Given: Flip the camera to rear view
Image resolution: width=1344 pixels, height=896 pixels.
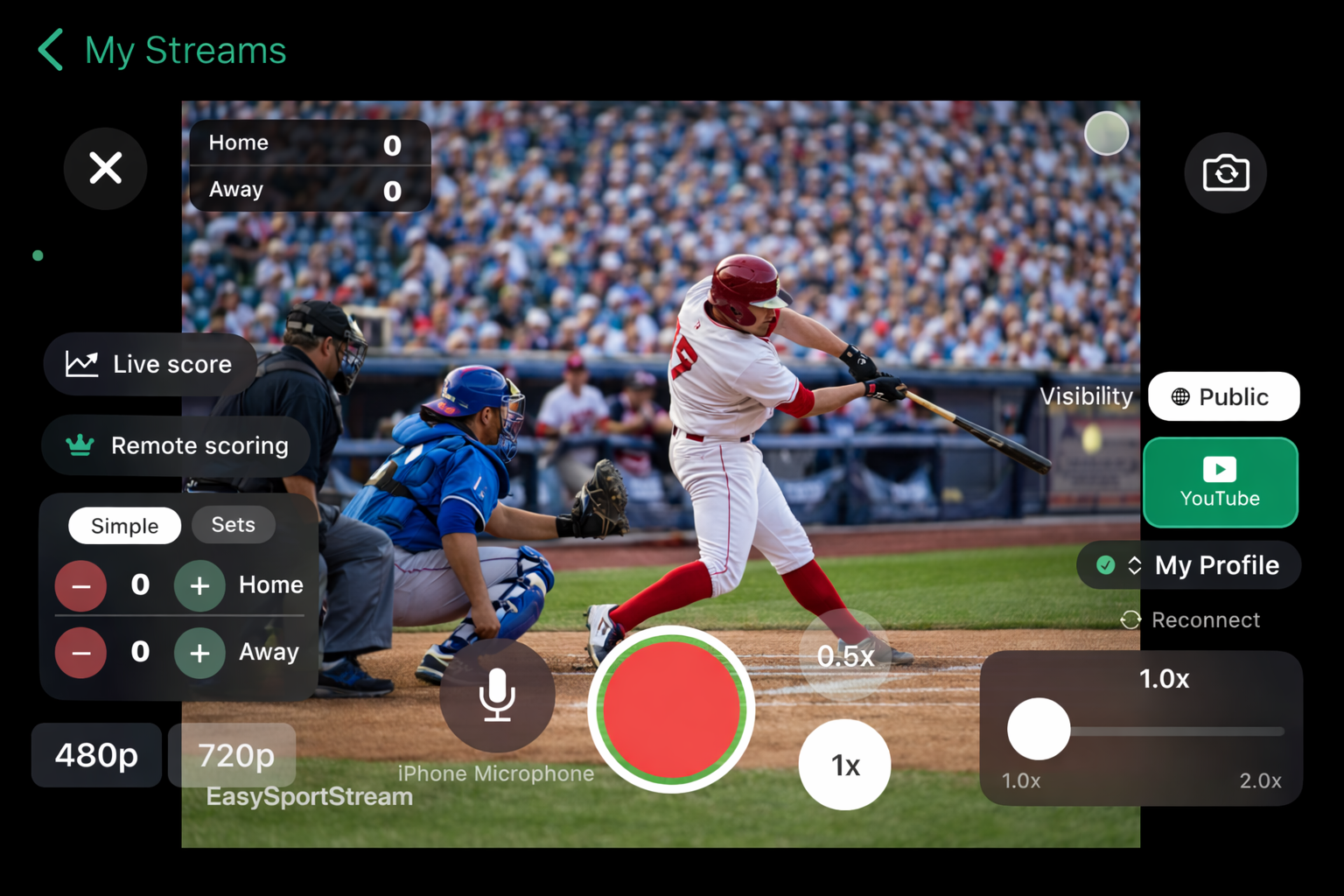Looking at the screenshot, I should (1225, 172).
